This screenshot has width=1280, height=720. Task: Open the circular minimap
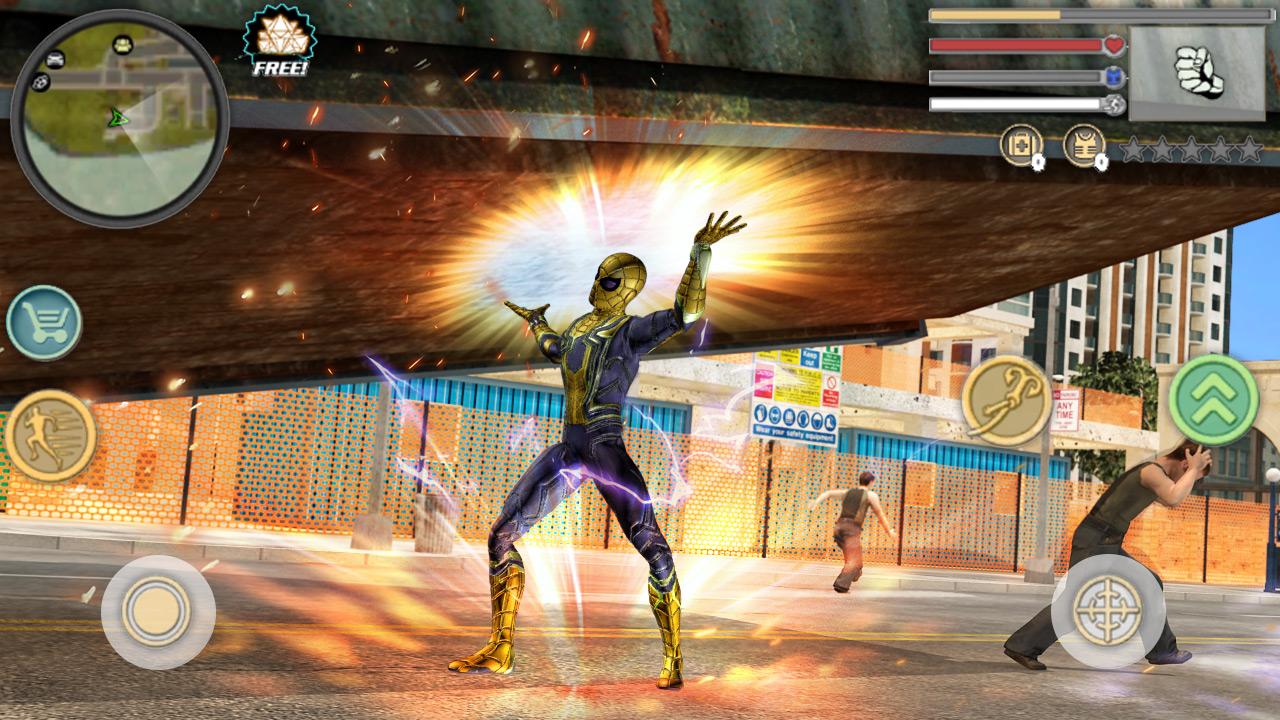(119, 118)
